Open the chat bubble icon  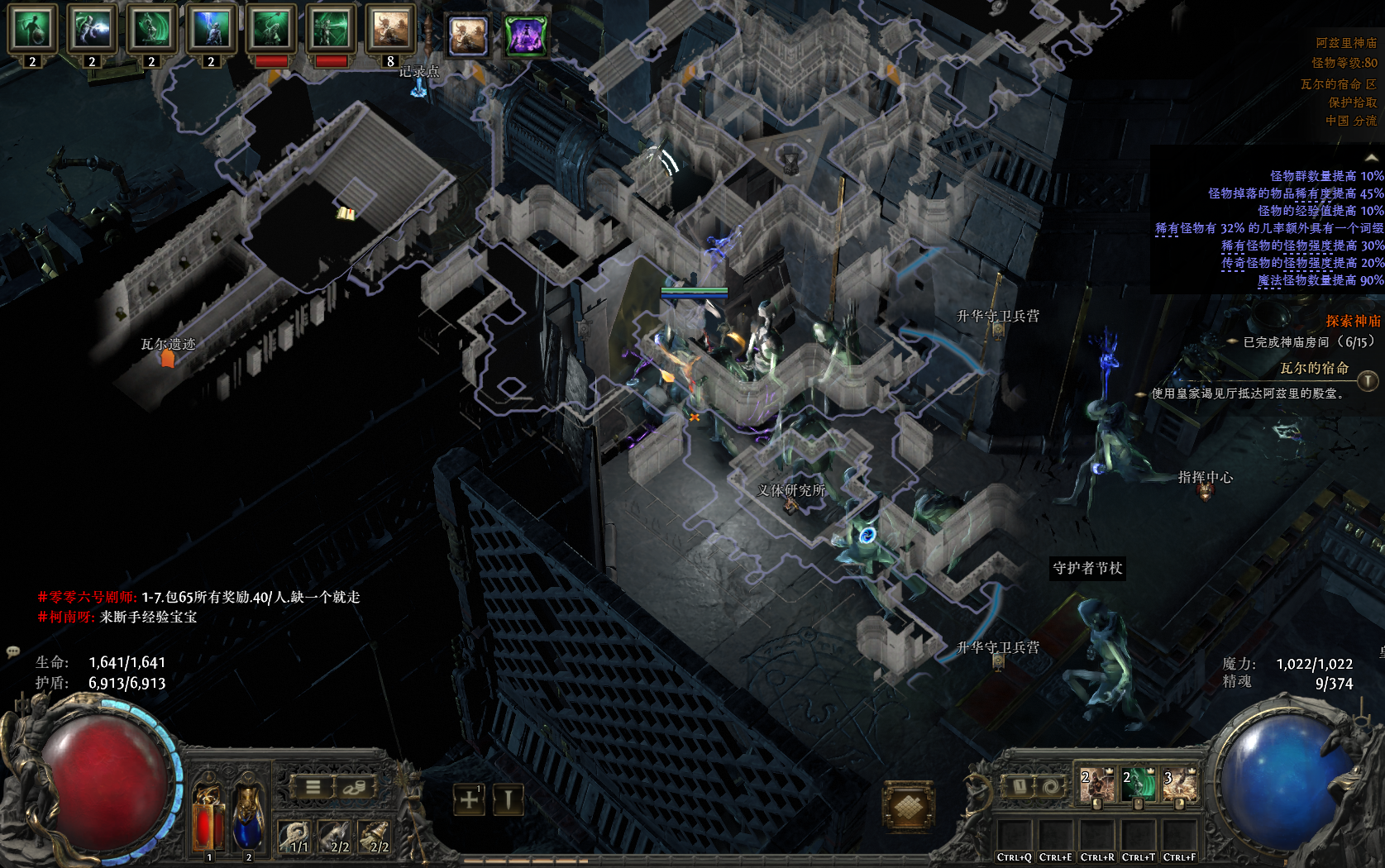(13, 651)
